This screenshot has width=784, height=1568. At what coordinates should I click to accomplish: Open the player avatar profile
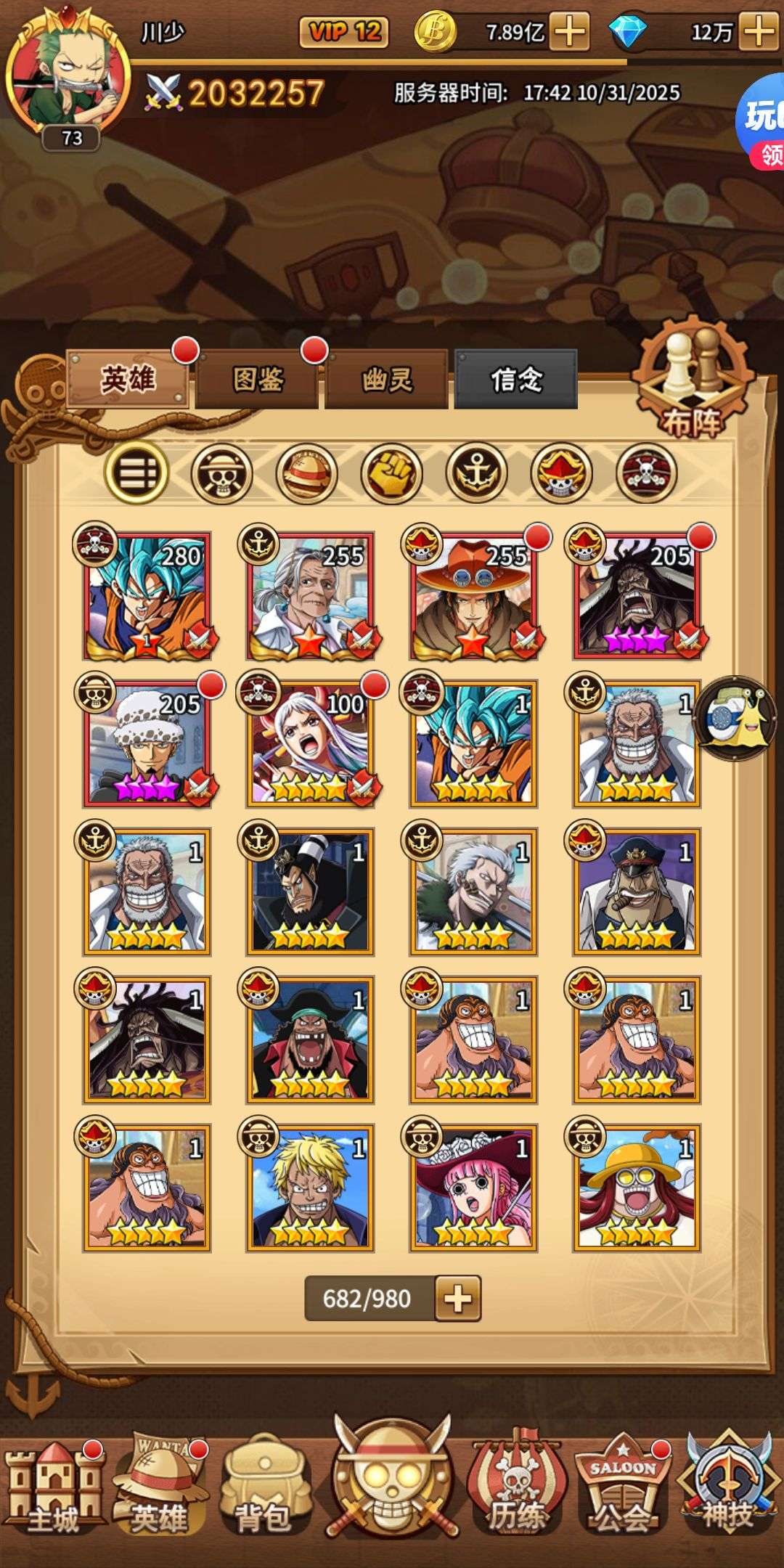pyautogui.click(x=69, y=76)
